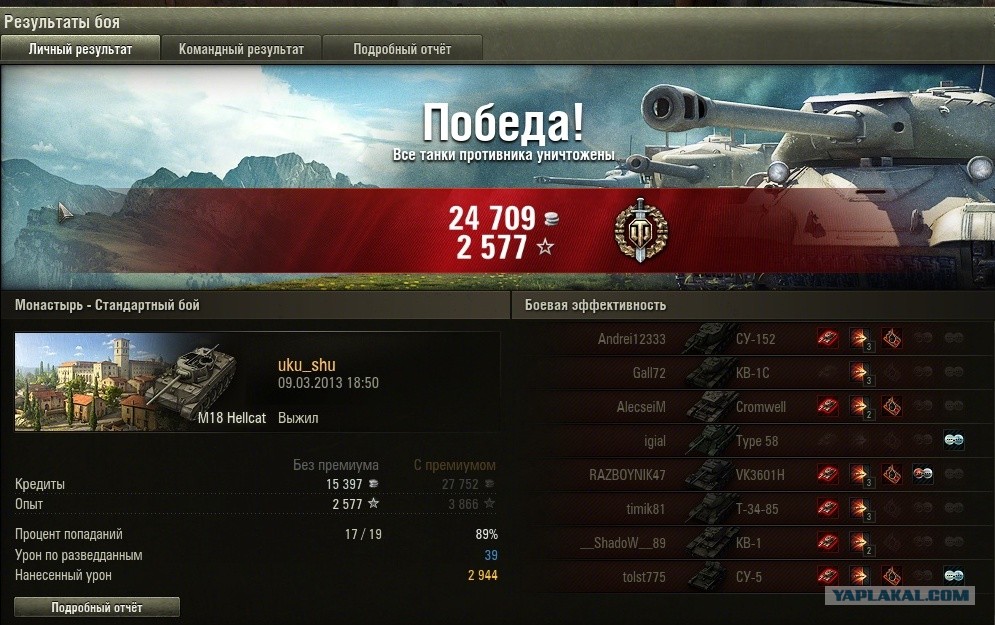Pick the tolst775 СУ-5 row
The image size is (995, 625).
click(750, 577)
